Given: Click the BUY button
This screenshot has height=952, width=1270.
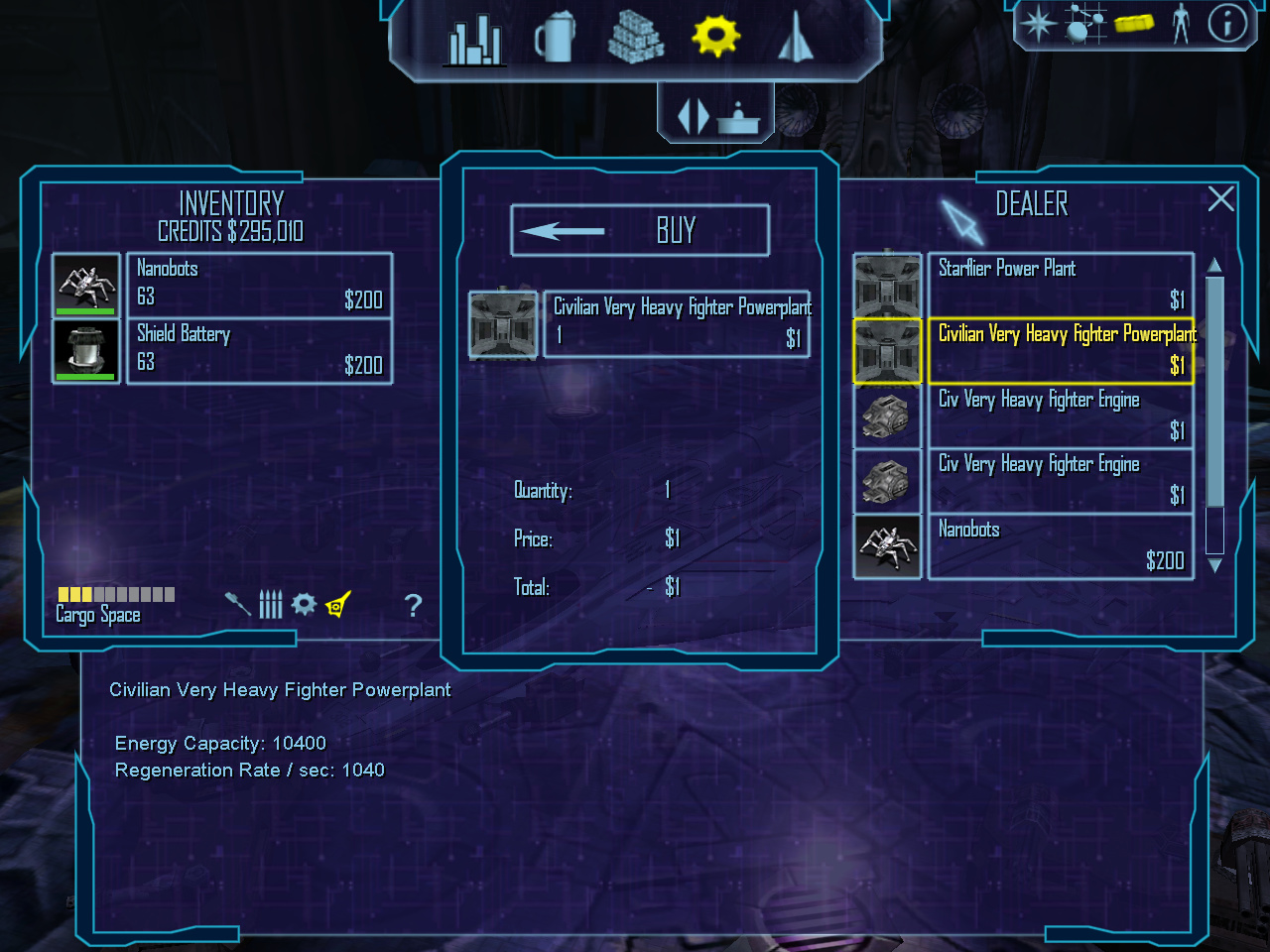Looking at the screenshot, I should [x=640, y=231].
